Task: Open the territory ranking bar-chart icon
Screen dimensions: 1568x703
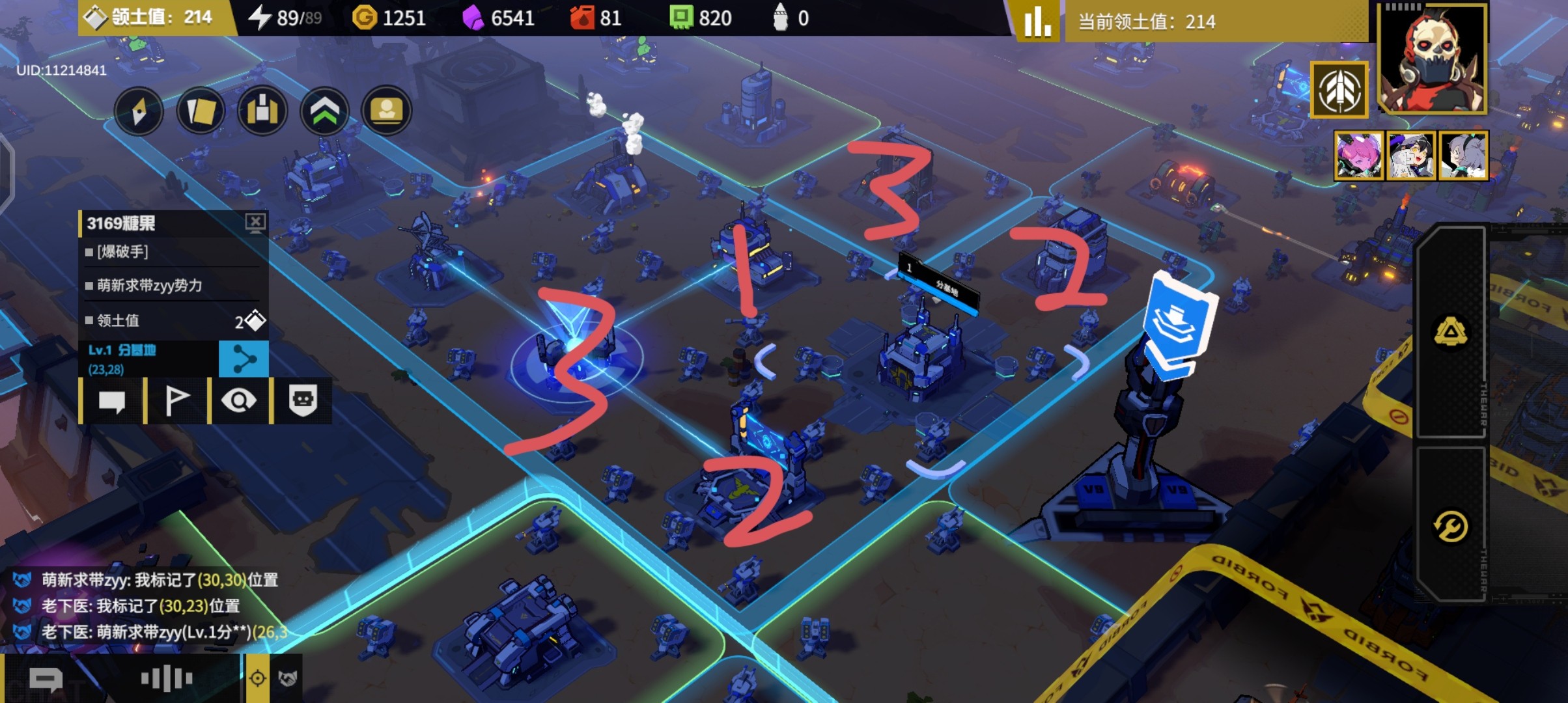Action: (1037, 21)
